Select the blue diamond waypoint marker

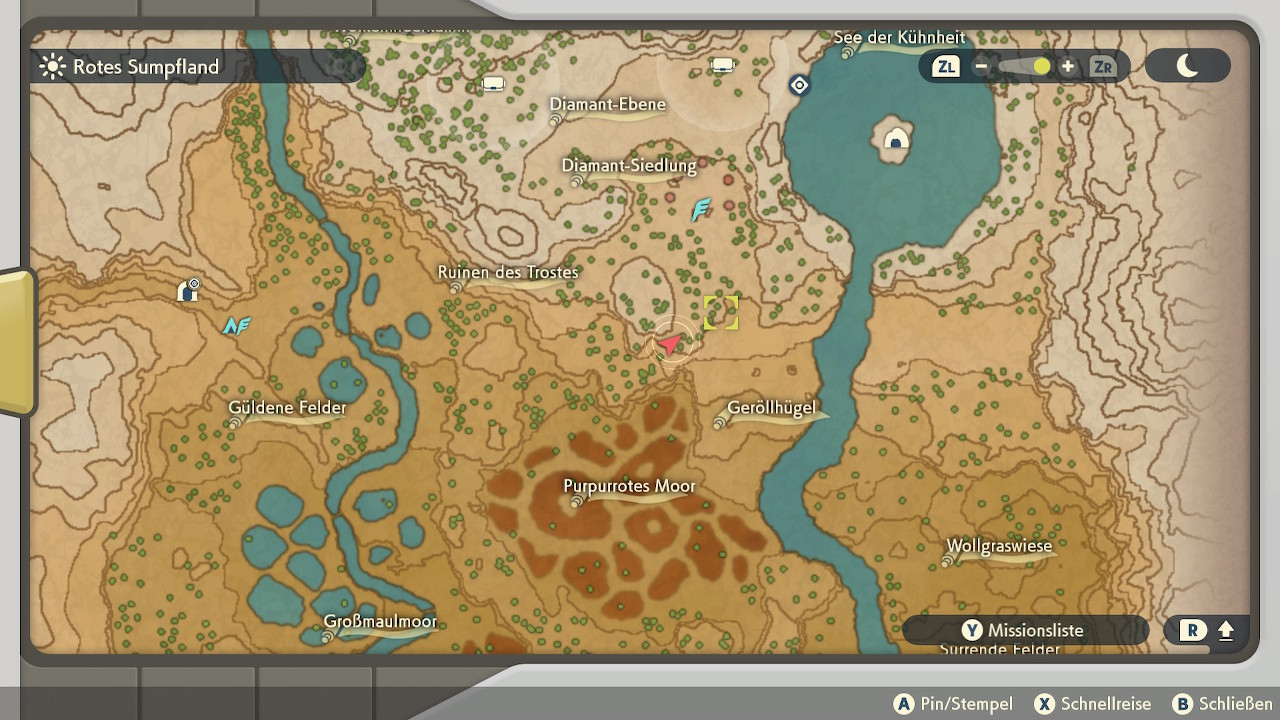point(799,86)
